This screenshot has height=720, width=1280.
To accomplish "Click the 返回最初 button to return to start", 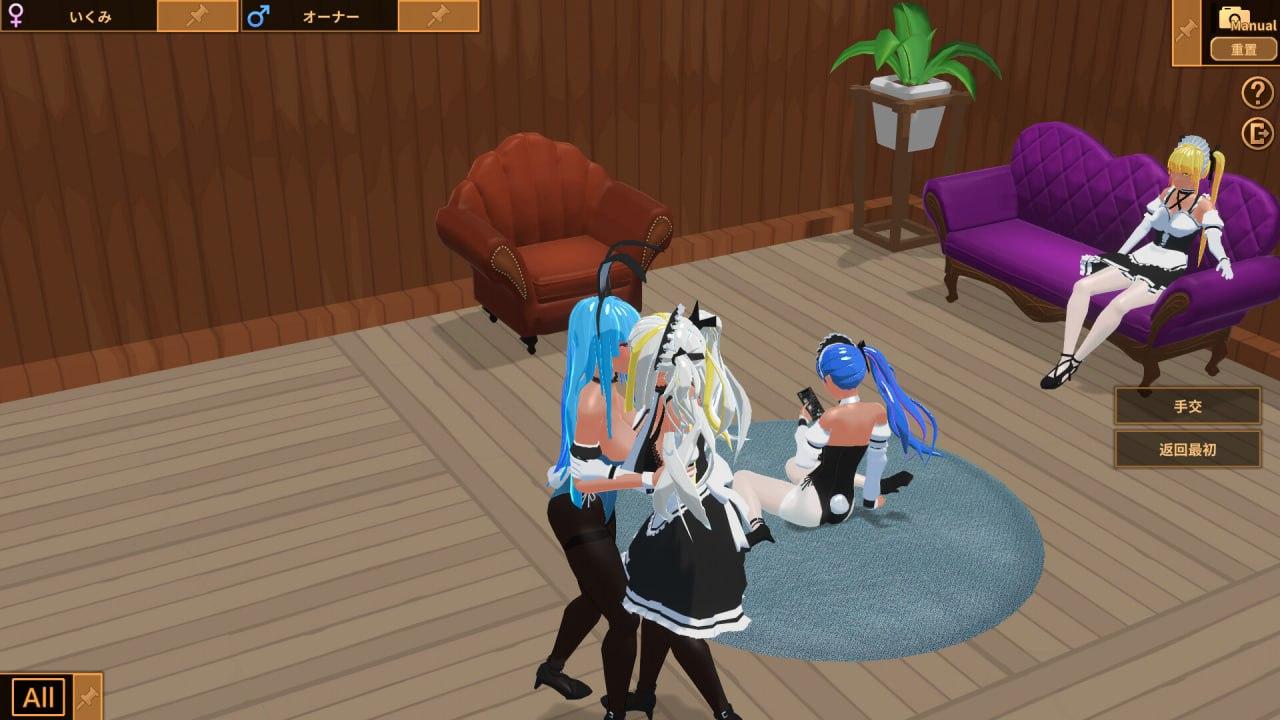I will pos(1186,450).
